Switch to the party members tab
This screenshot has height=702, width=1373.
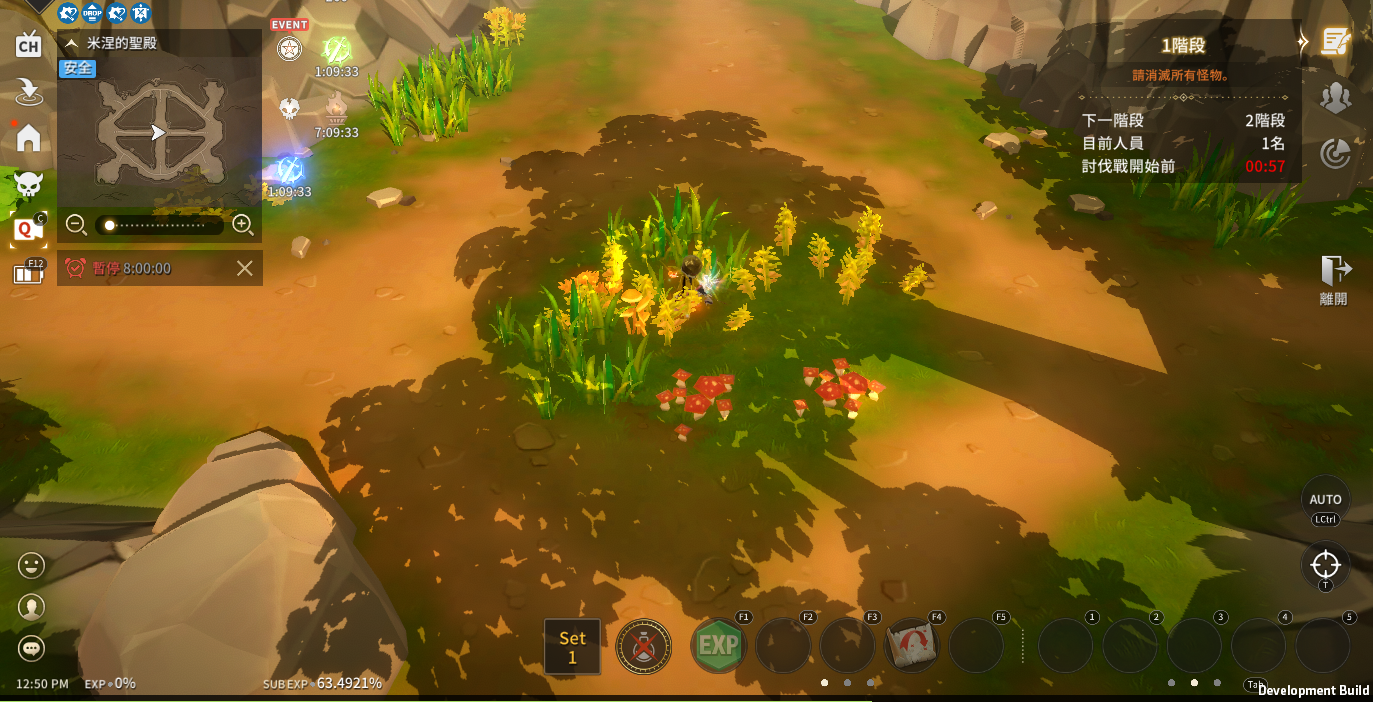[1334, 97]
